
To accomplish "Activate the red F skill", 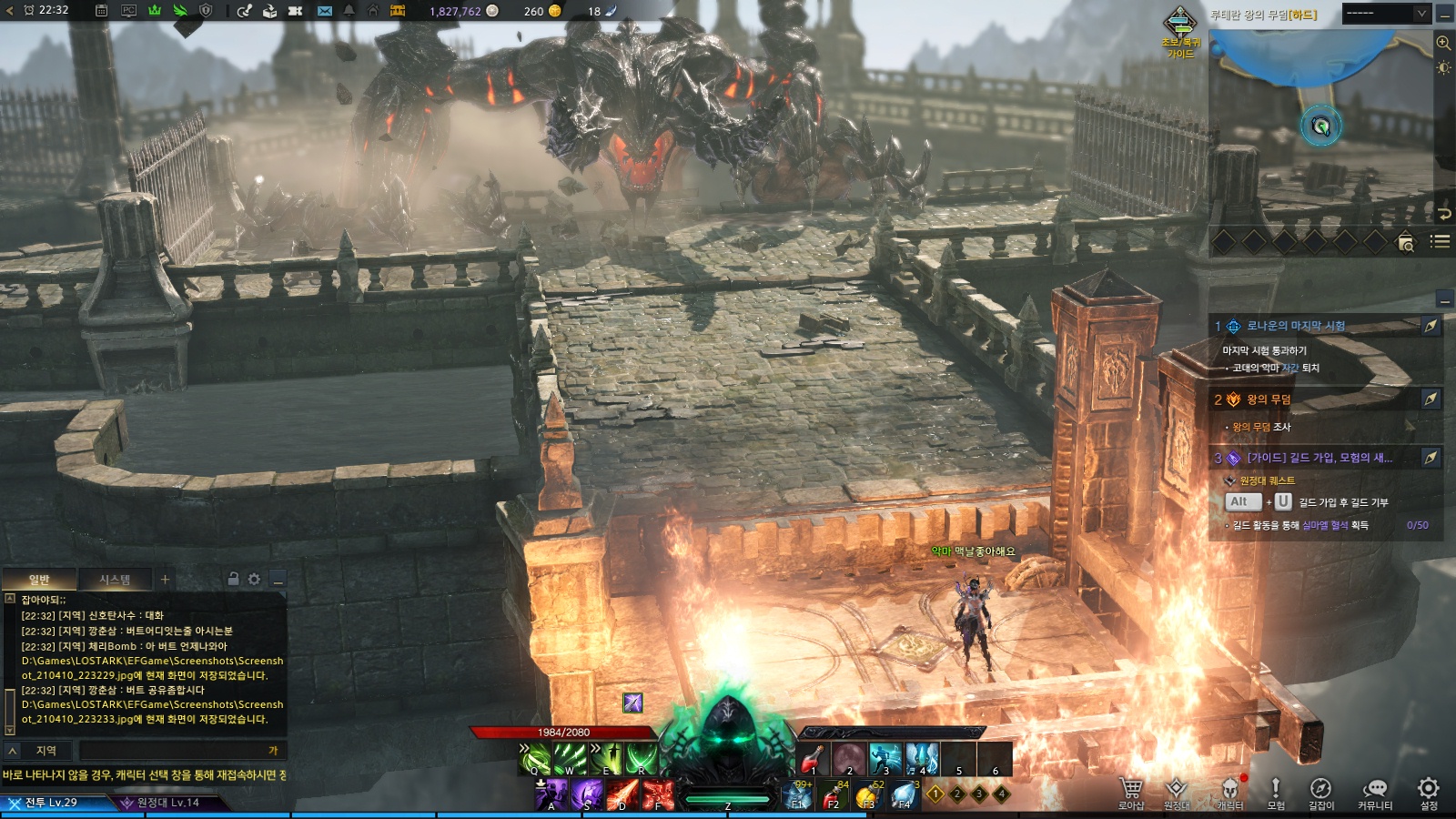I will pyautogui.click(x=658, y=794).
